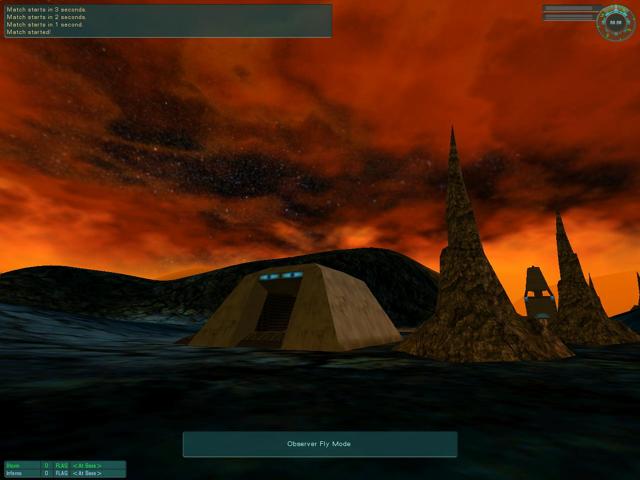The image size is (640, 480).
Task: Select the Storm team row in scoreboard
Action: 64,465
